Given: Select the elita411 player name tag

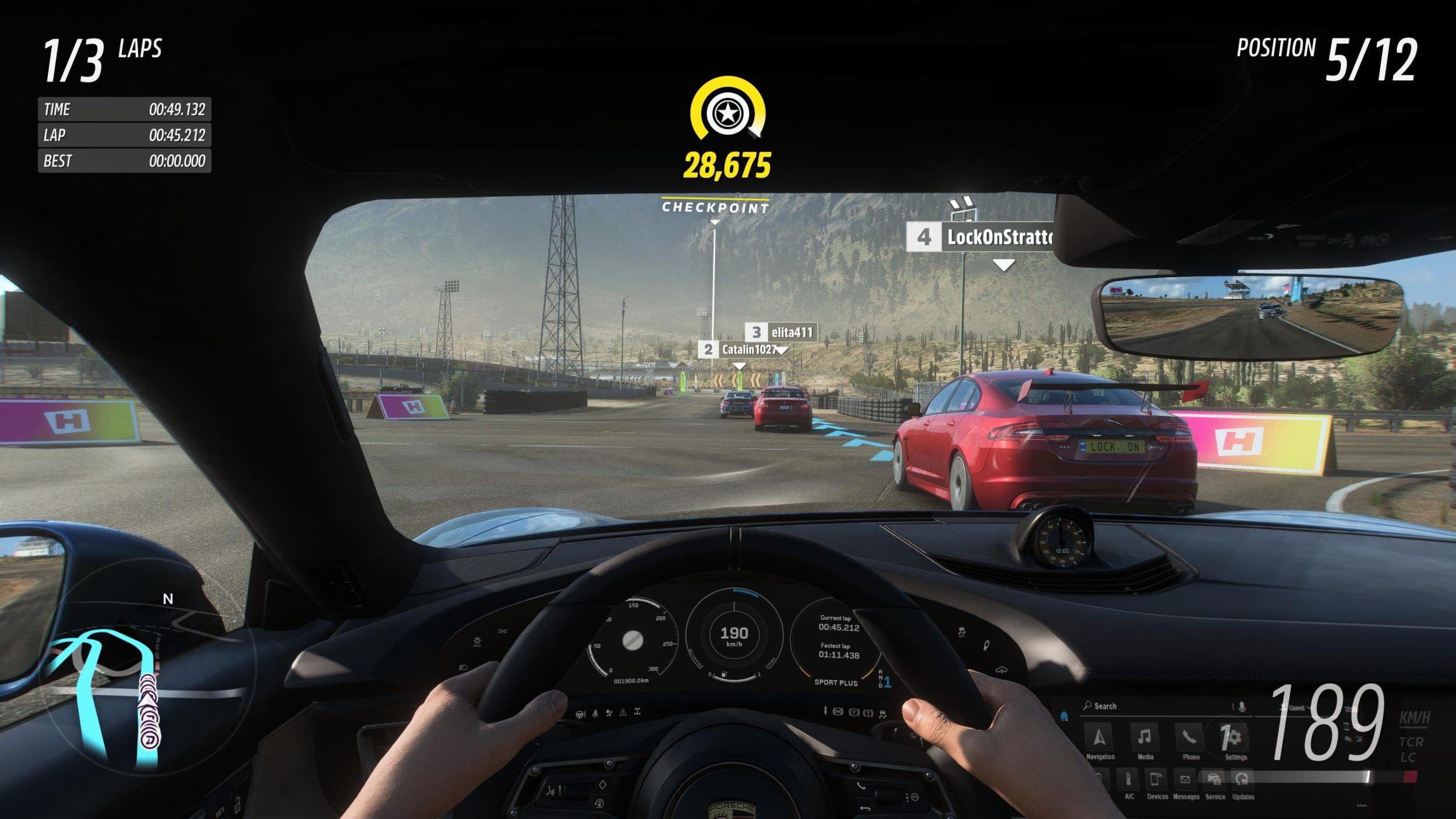Looking at the screenshot, I should (781, 333).
